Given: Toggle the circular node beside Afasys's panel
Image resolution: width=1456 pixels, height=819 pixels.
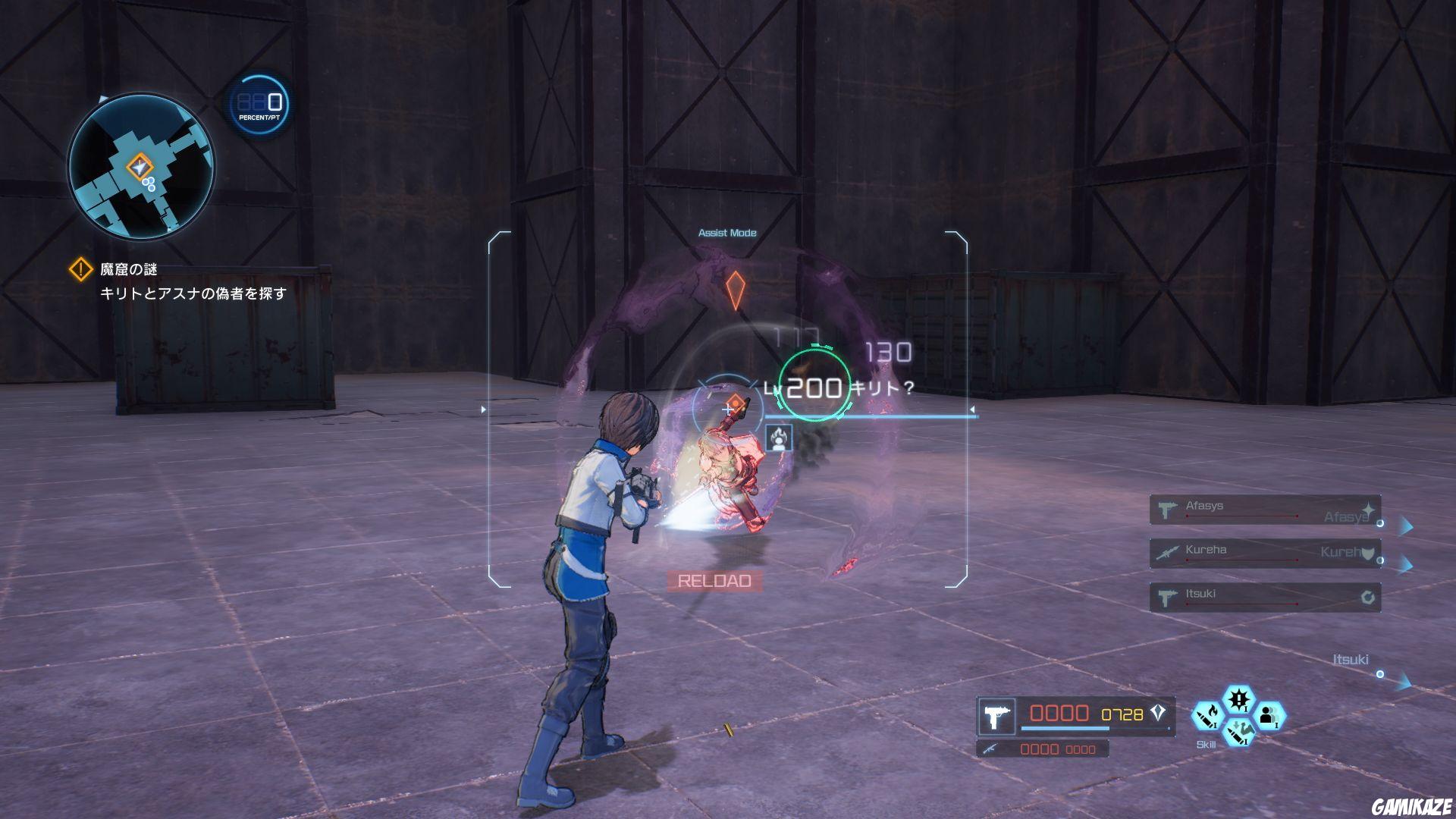Looking at the screenshot, I should pyautogui.click(x=1381, y=524).
